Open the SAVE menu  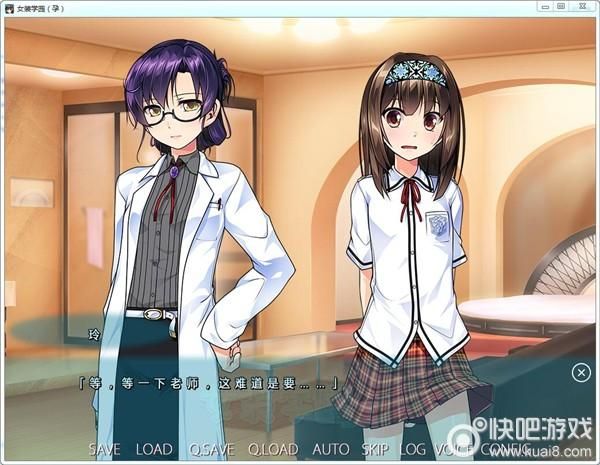point(106,450)
